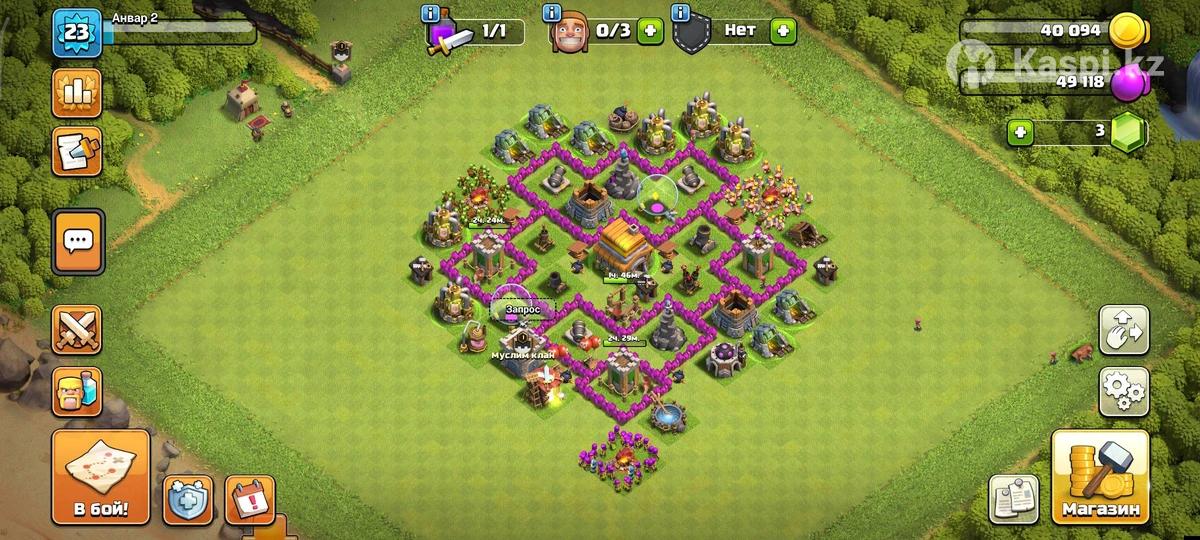This screenshot has width=1200, height=540.
Task: Open the calendar events icon
Action: (x=249, y=498)
